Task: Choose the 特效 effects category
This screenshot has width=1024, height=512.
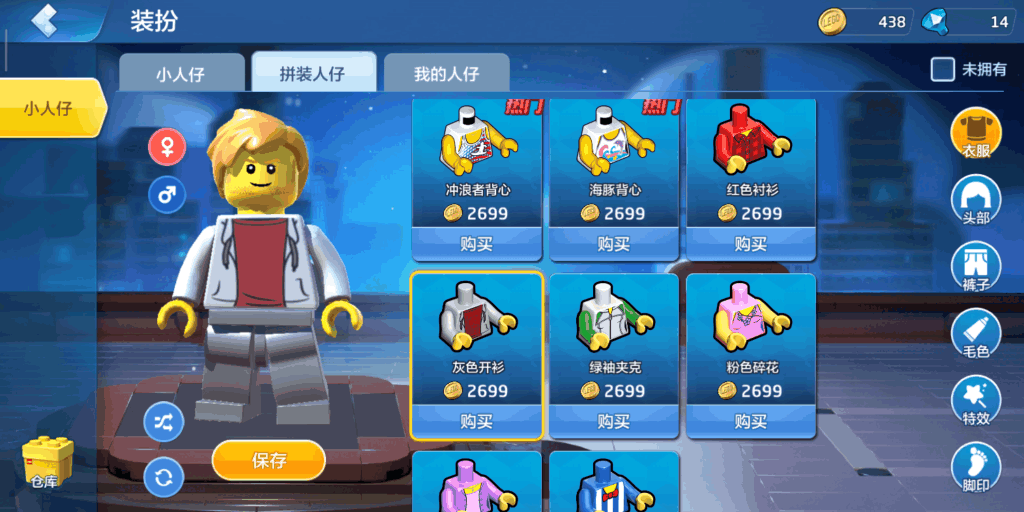Action: click(976, 402)
